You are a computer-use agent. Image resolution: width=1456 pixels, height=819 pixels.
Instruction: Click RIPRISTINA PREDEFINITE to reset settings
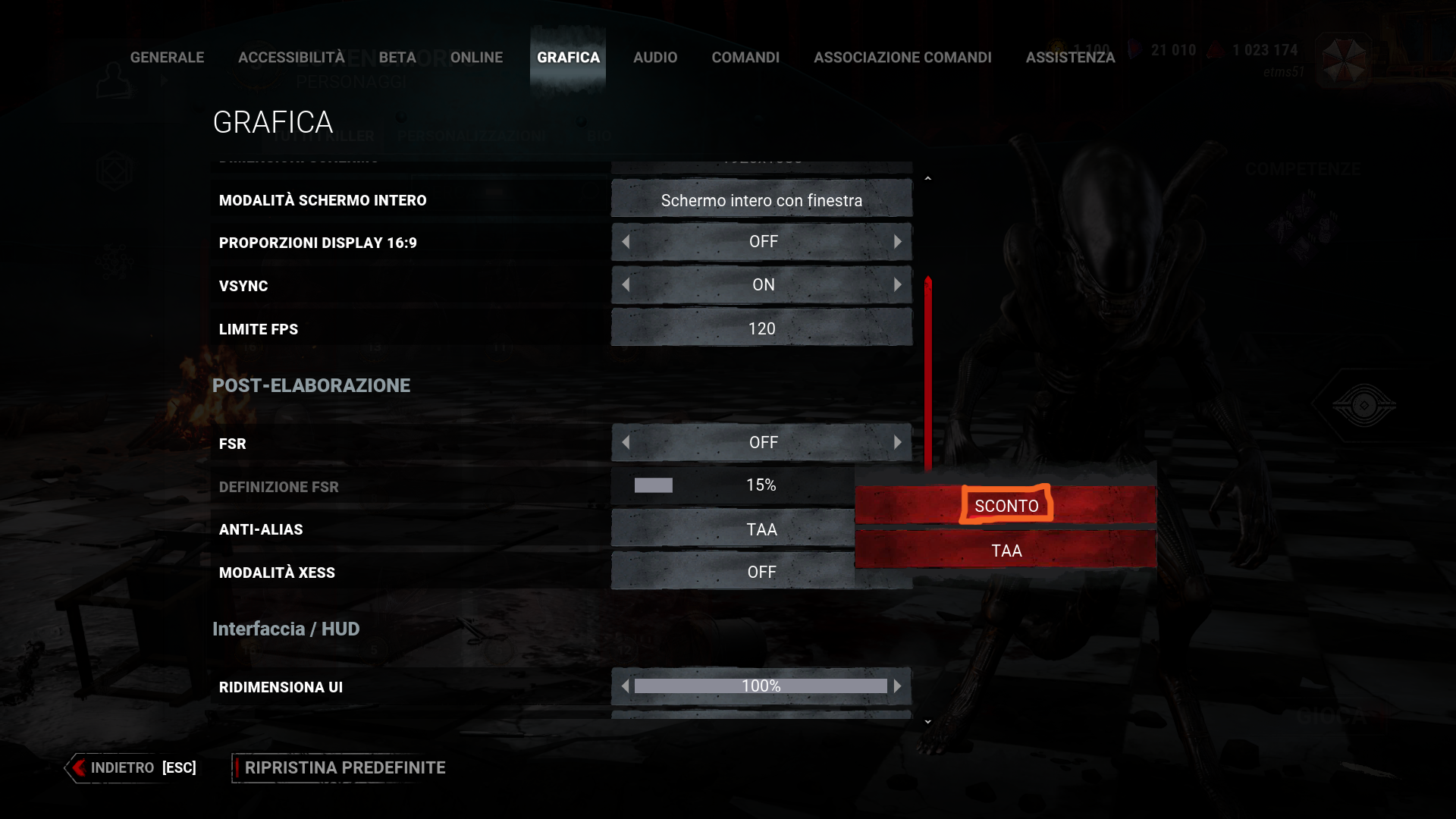[x=344, y=767]
